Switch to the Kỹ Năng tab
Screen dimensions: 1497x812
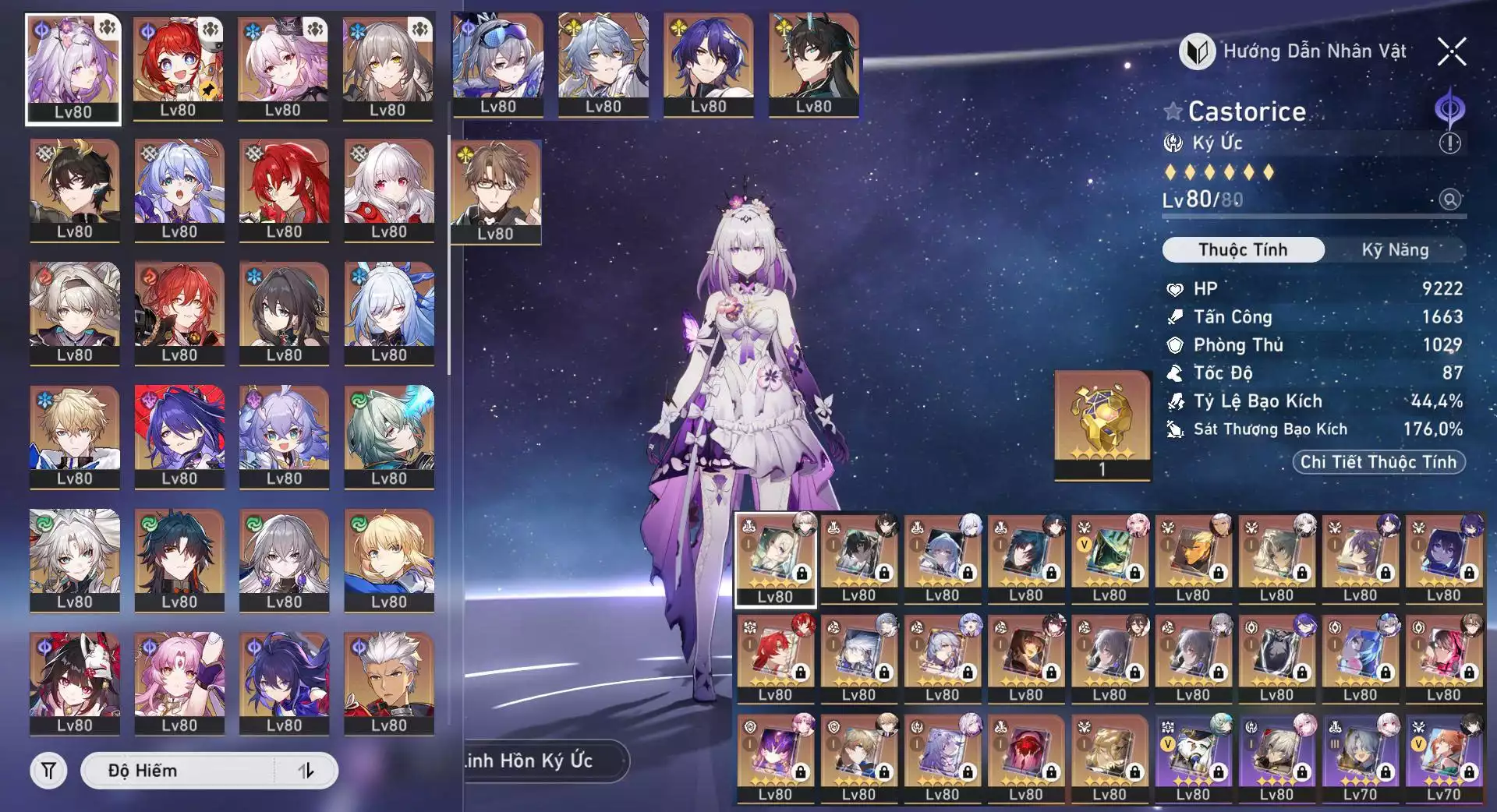point(1395,250)
